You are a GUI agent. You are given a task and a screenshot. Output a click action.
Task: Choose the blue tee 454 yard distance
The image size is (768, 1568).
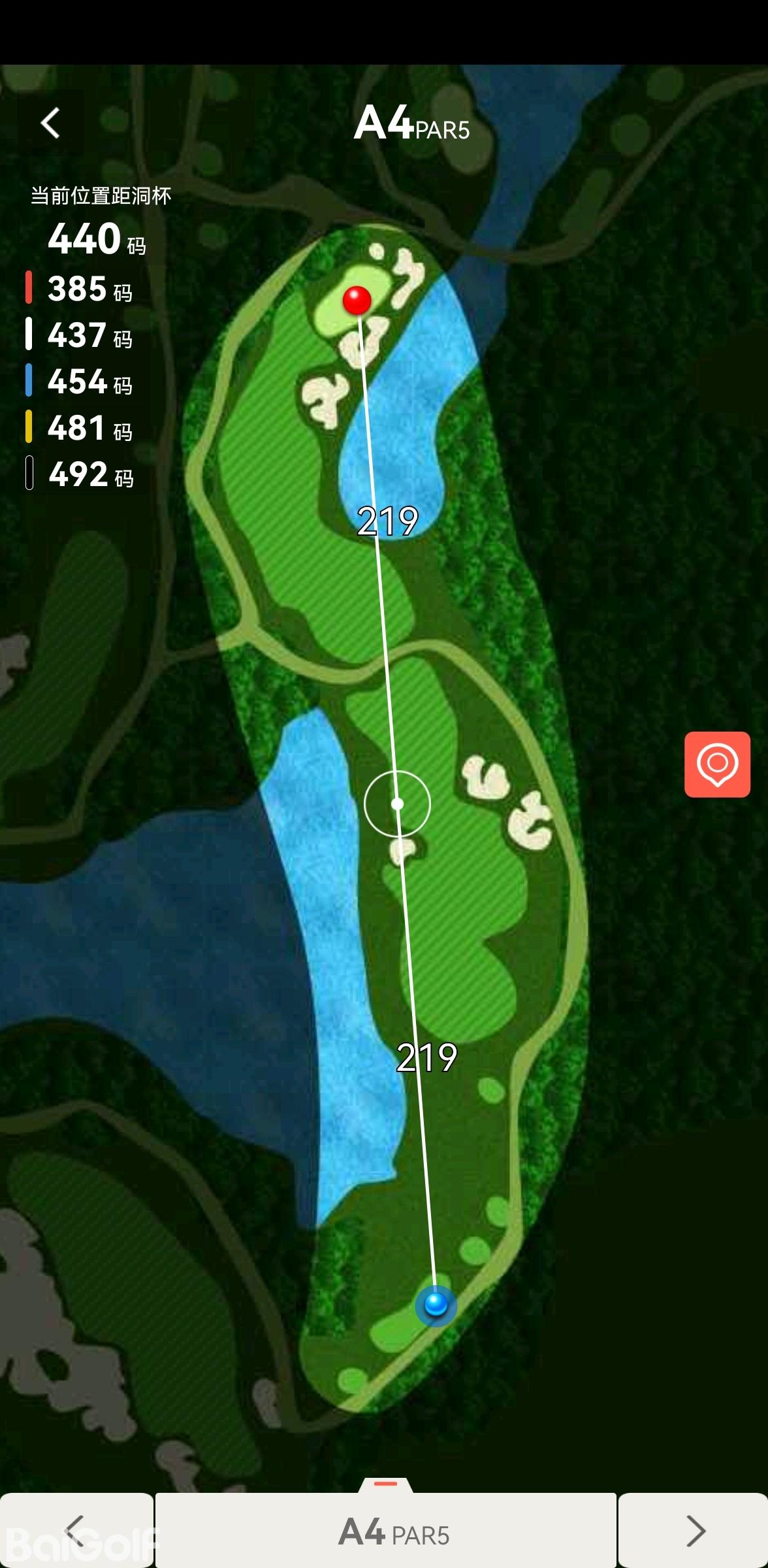pyautogui.click(x=80, y=382)
